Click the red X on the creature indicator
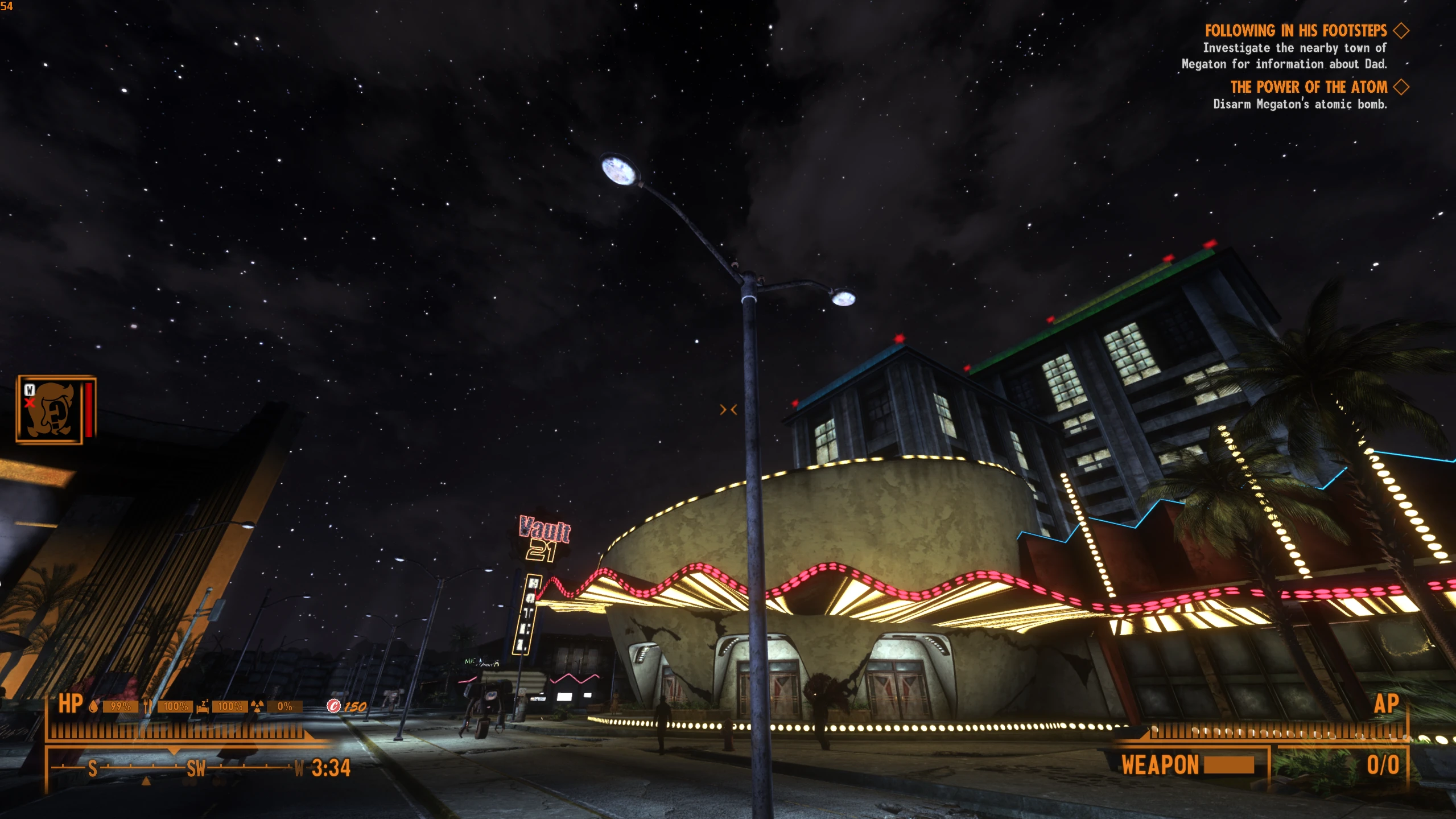The height and width of the screenshot is (819, 1456). (x=30, y=403)
